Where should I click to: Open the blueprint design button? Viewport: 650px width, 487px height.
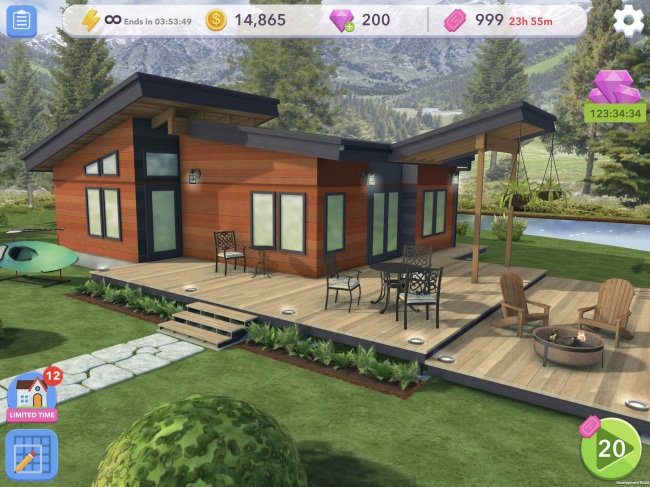coord(31,454)
